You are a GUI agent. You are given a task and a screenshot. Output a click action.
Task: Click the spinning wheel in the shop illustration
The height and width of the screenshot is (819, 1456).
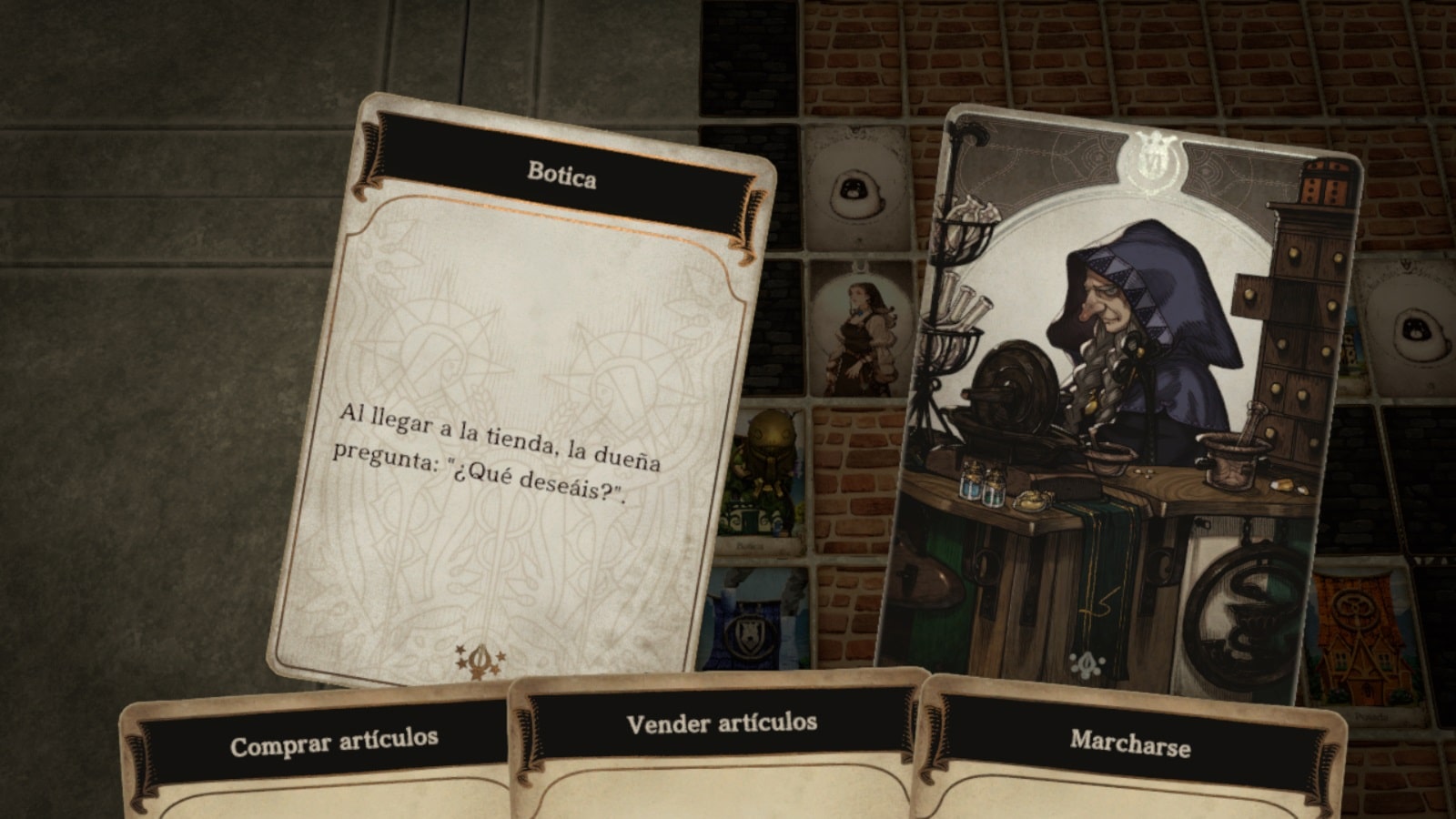pos(1015,391)
